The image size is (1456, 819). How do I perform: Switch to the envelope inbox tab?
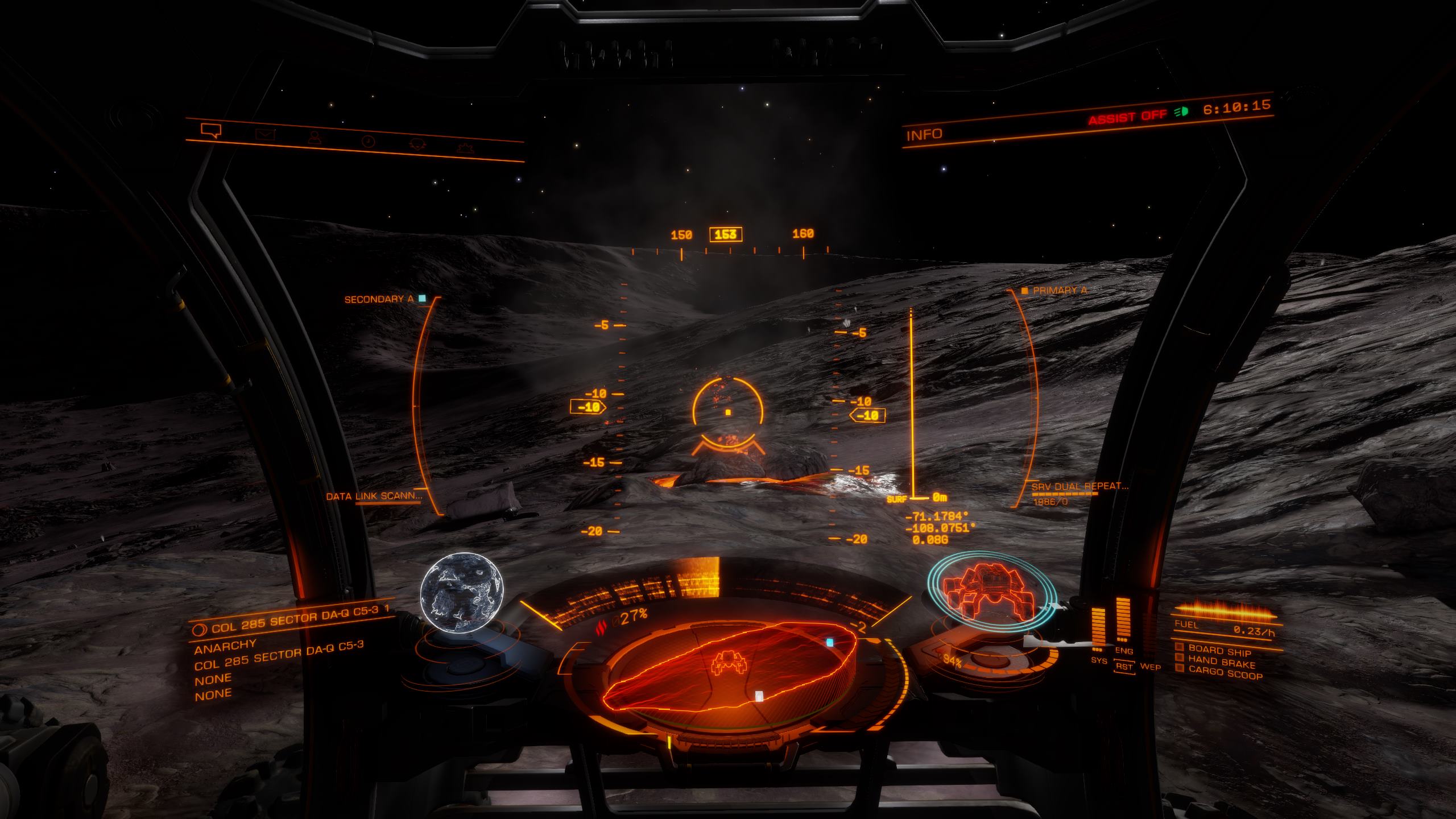pyautogui.click(x=265, y=135)
